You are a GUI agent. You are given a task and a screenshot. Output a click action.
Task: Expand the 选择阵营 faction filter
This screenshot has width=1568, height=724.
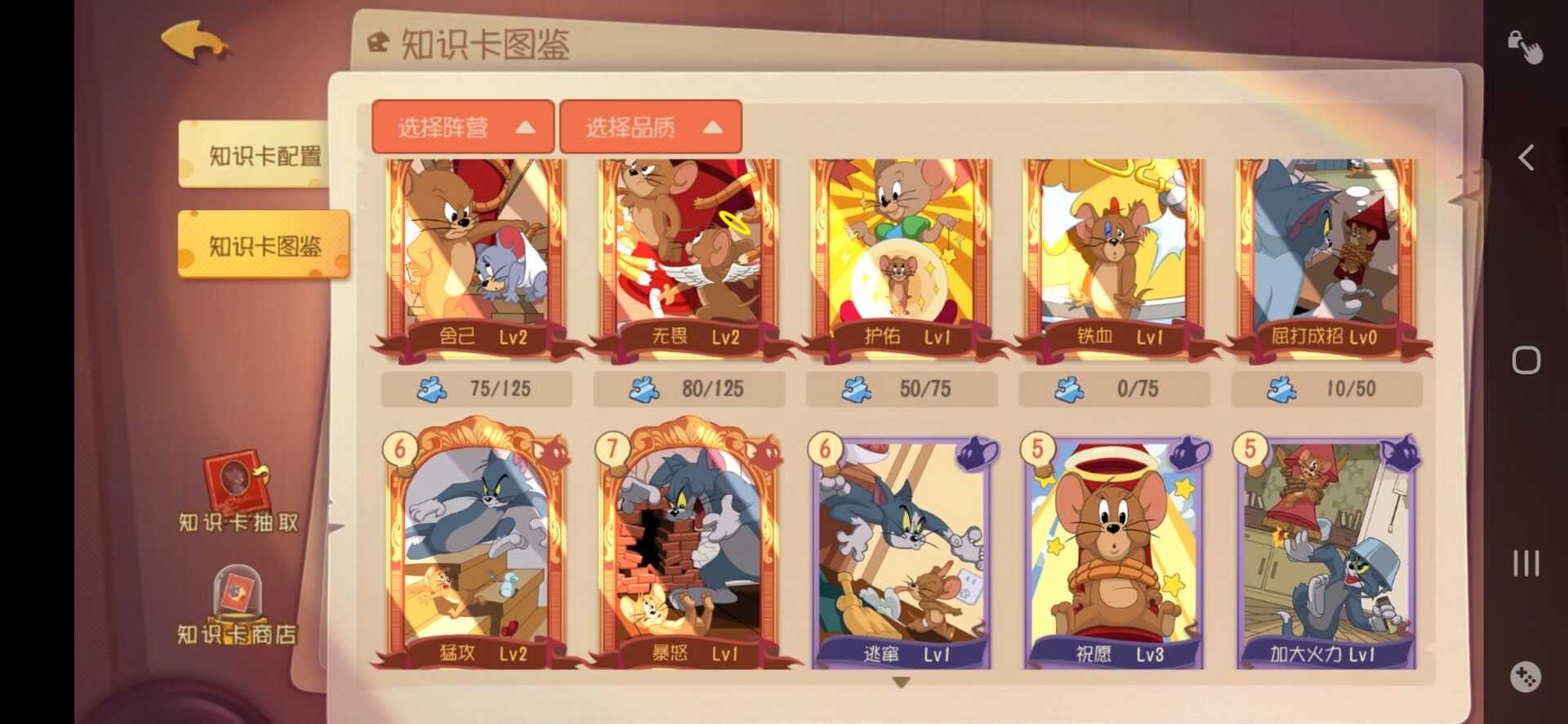point(463,127)
